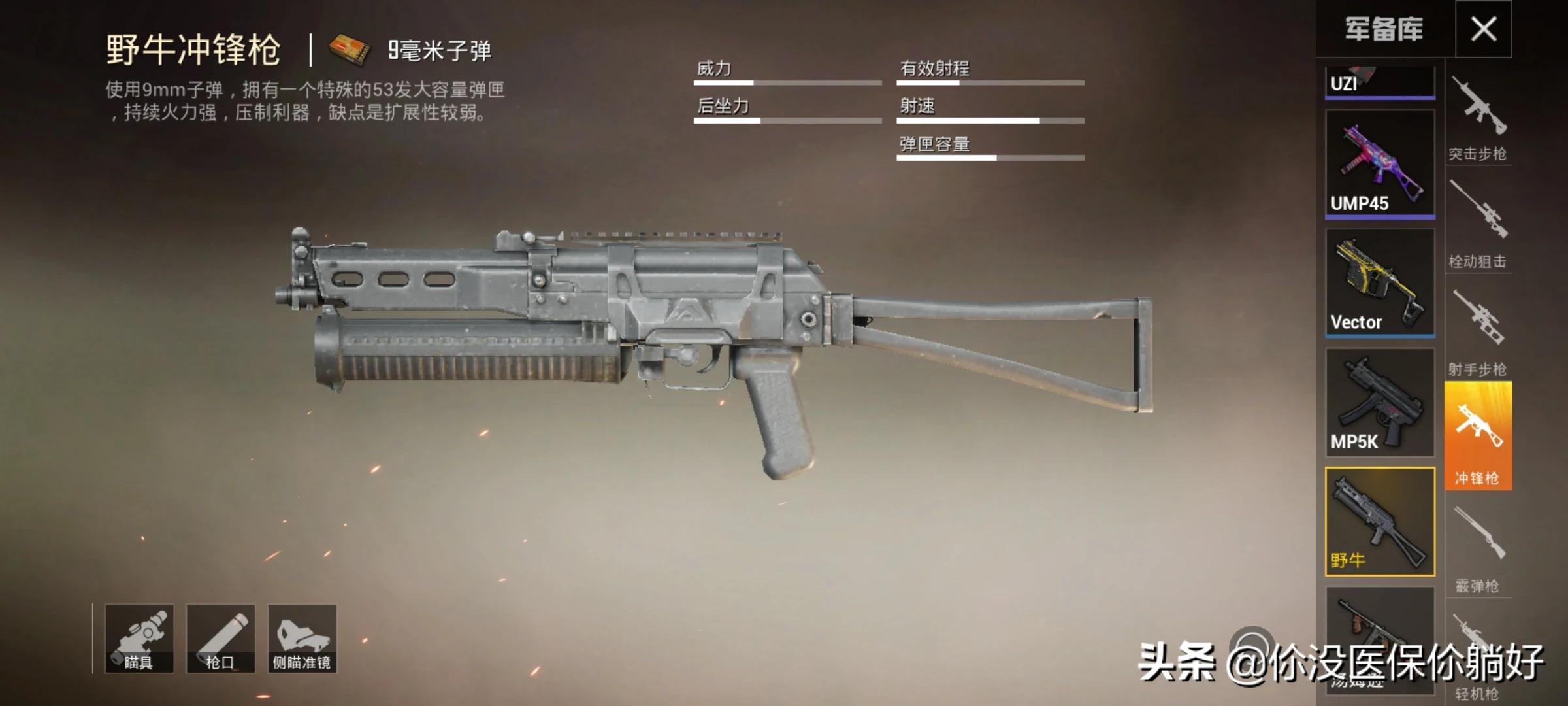Open the 瞄具 sight attachment slot
This screenshot has width=1568, height=706.
139,639
